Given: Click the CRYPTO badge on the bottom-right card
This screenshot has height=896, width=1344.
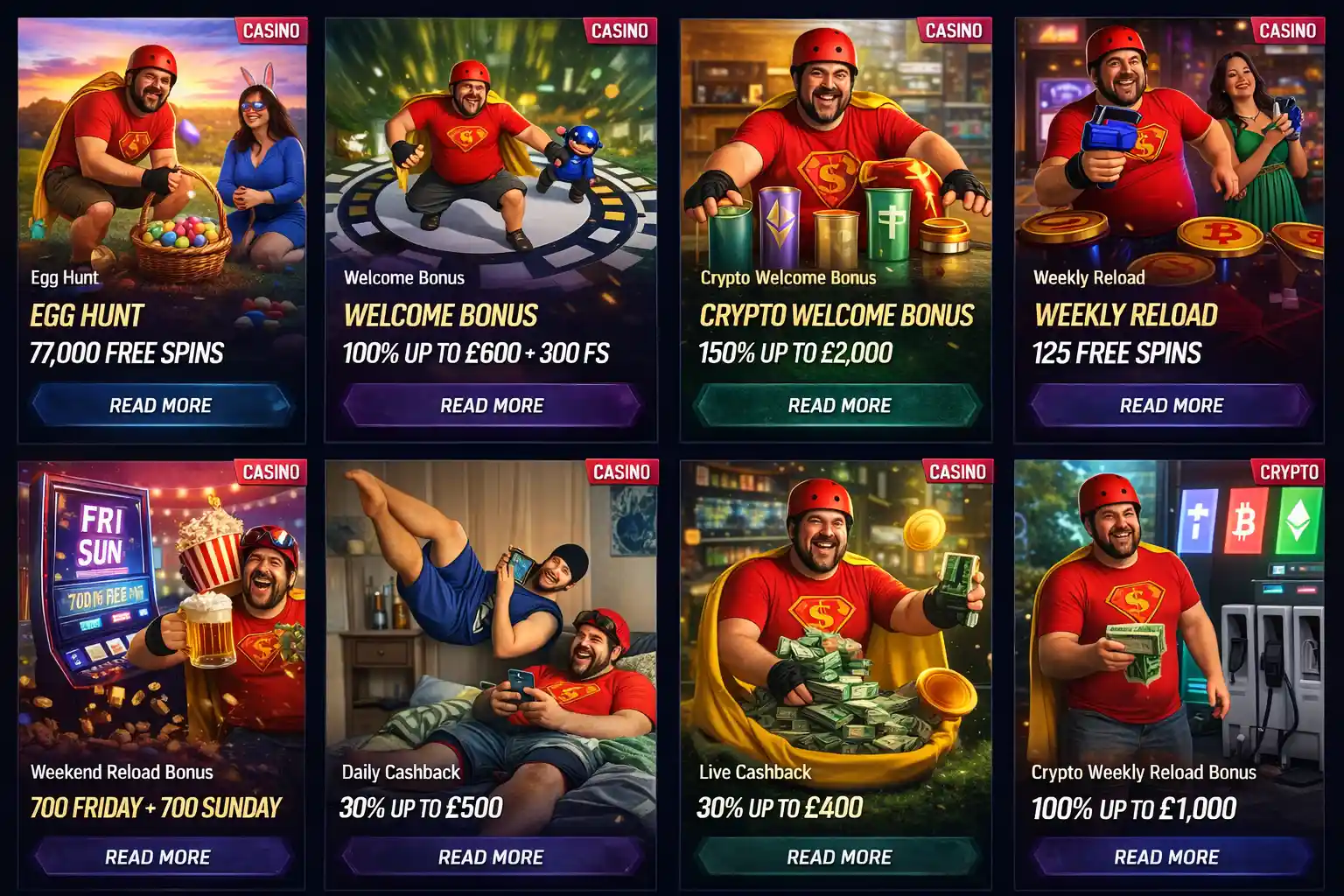Looking at the screenshot, I should coord(1288,472).
